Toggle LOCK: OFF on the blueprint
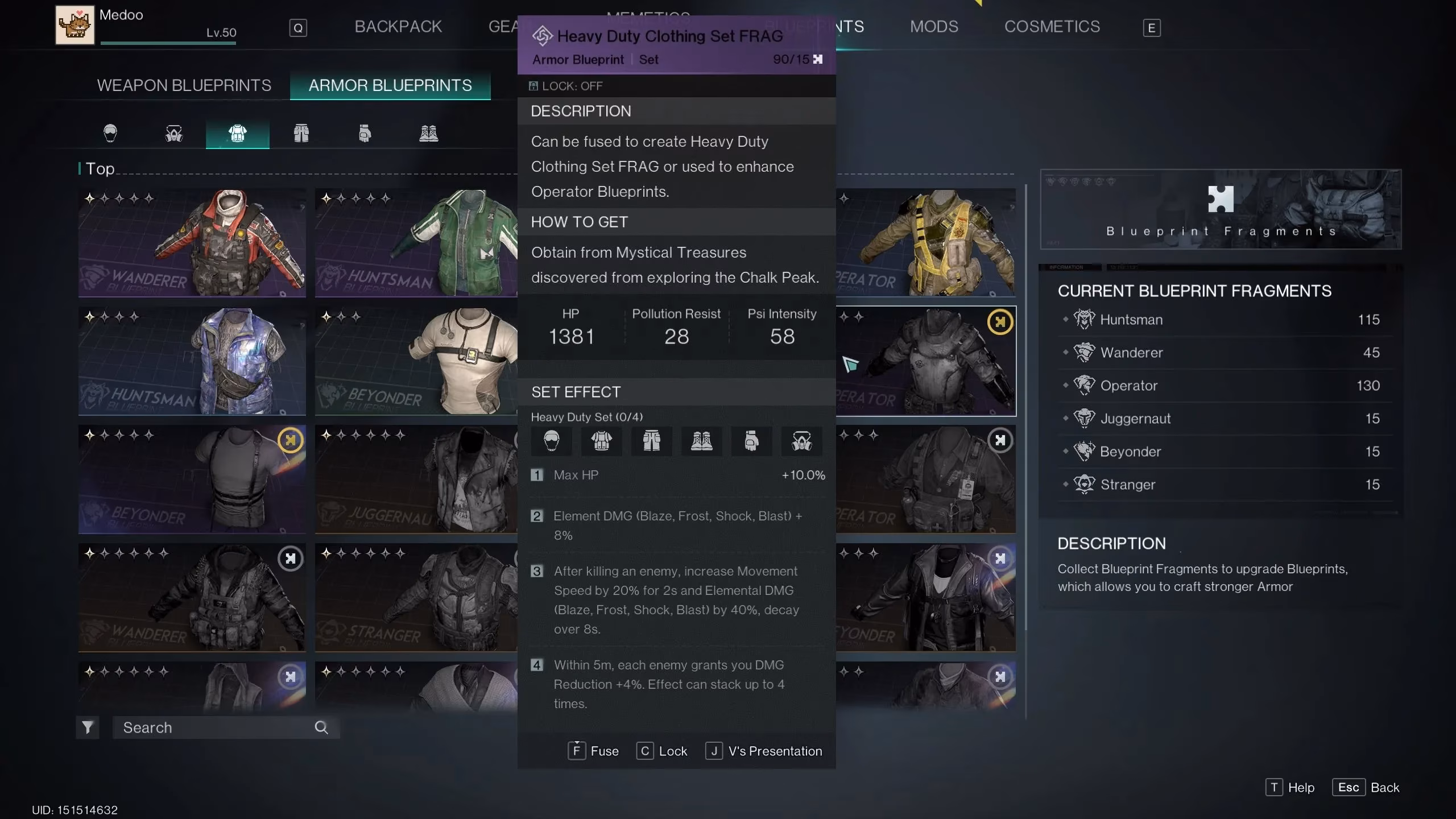This screenshot has width=1456, height=819. click(x=565, y=86)
